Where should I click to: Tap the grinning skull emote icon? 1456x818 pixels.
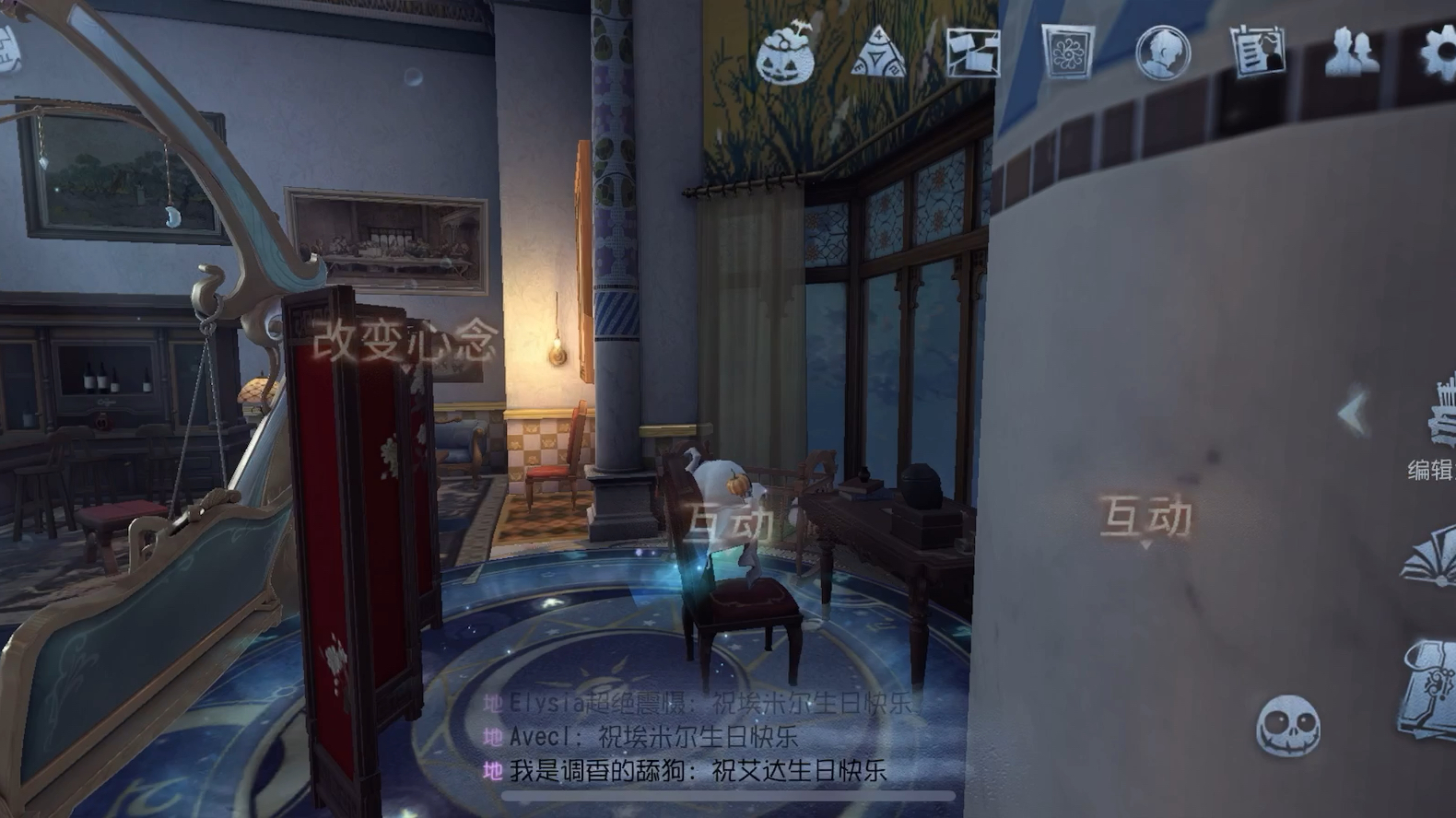click(x=1287, y=726)
